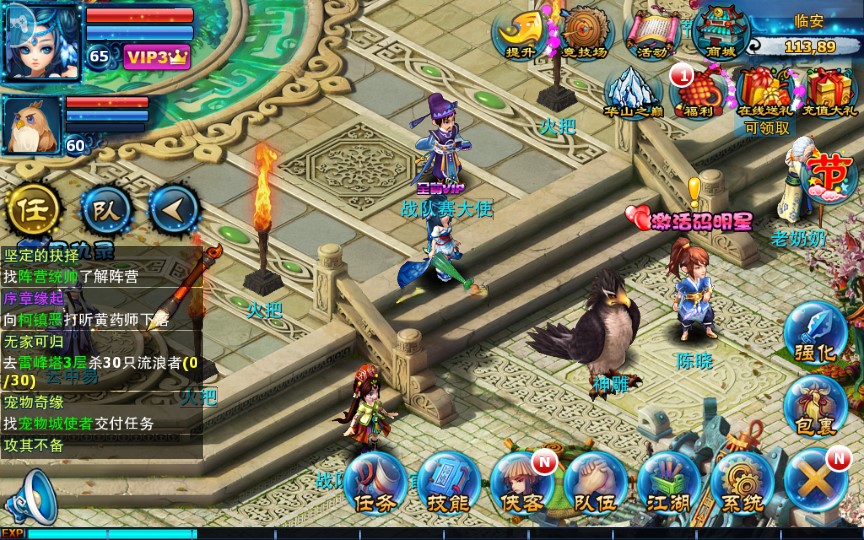Image resolution: width=864 pixels, height=540 pixels.
Task: Select the 任 quest tracker tab
Action: click(33, 210)
